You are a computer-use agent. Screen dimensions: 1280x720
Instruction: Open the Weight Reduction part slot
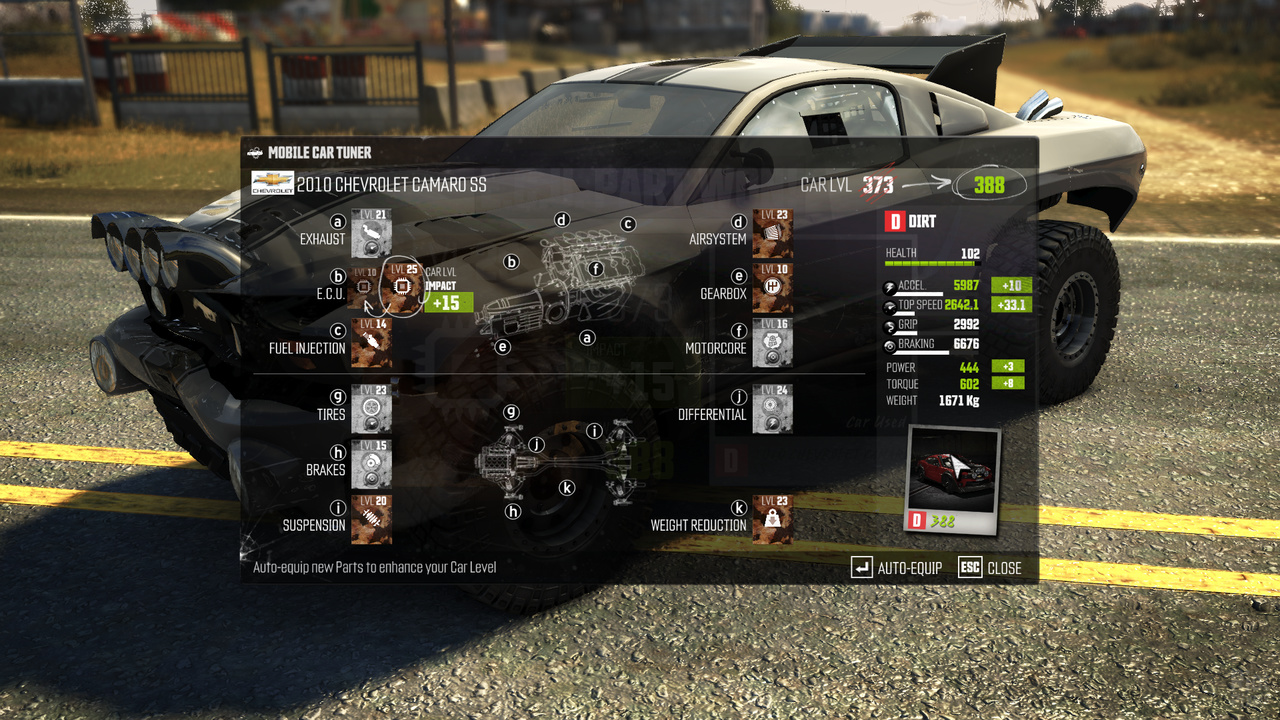click(772, 520)
